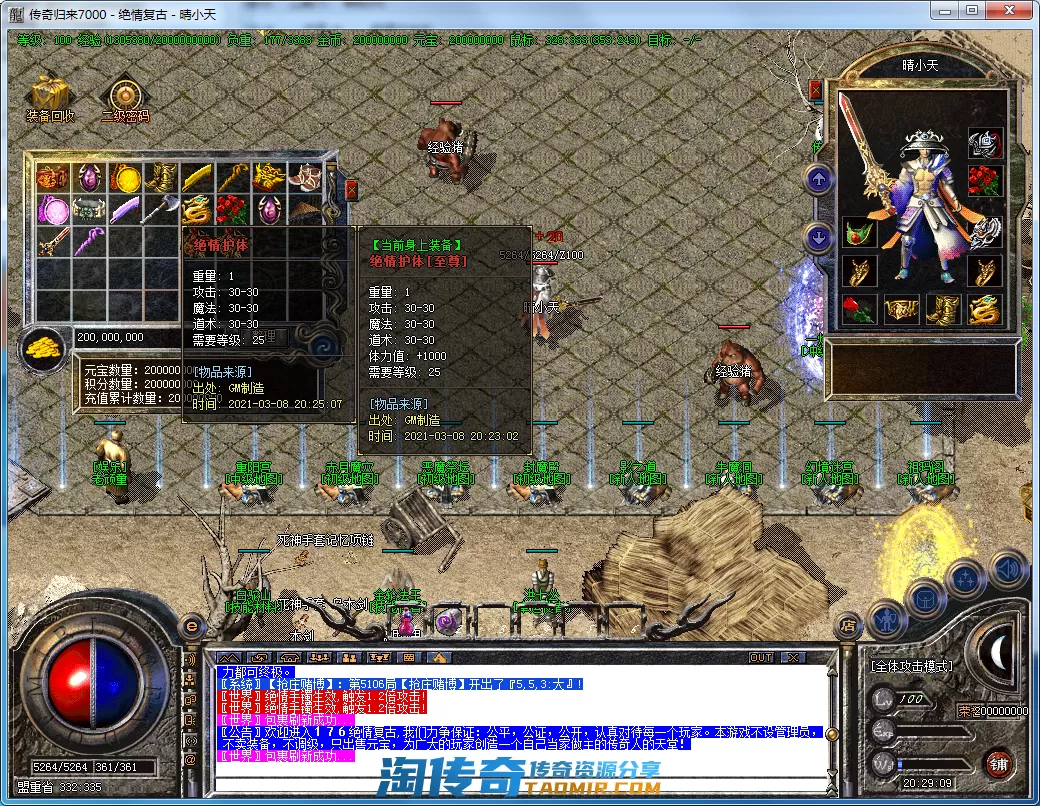Open the 二级密码 secondary password icon
Image resolution: width=1040 pixels, height=806 pixels.
pos(125,96)
